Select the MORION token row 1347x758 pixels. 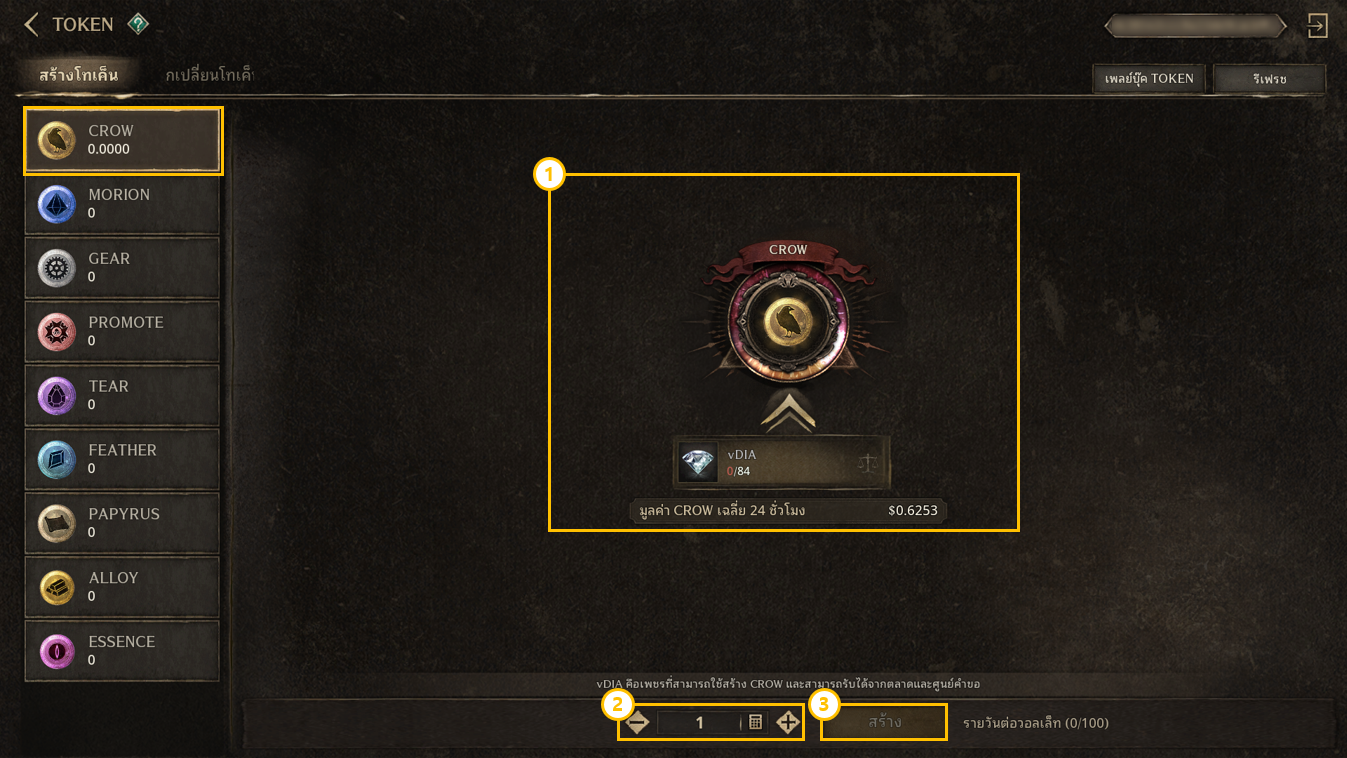tap(122, 204)
